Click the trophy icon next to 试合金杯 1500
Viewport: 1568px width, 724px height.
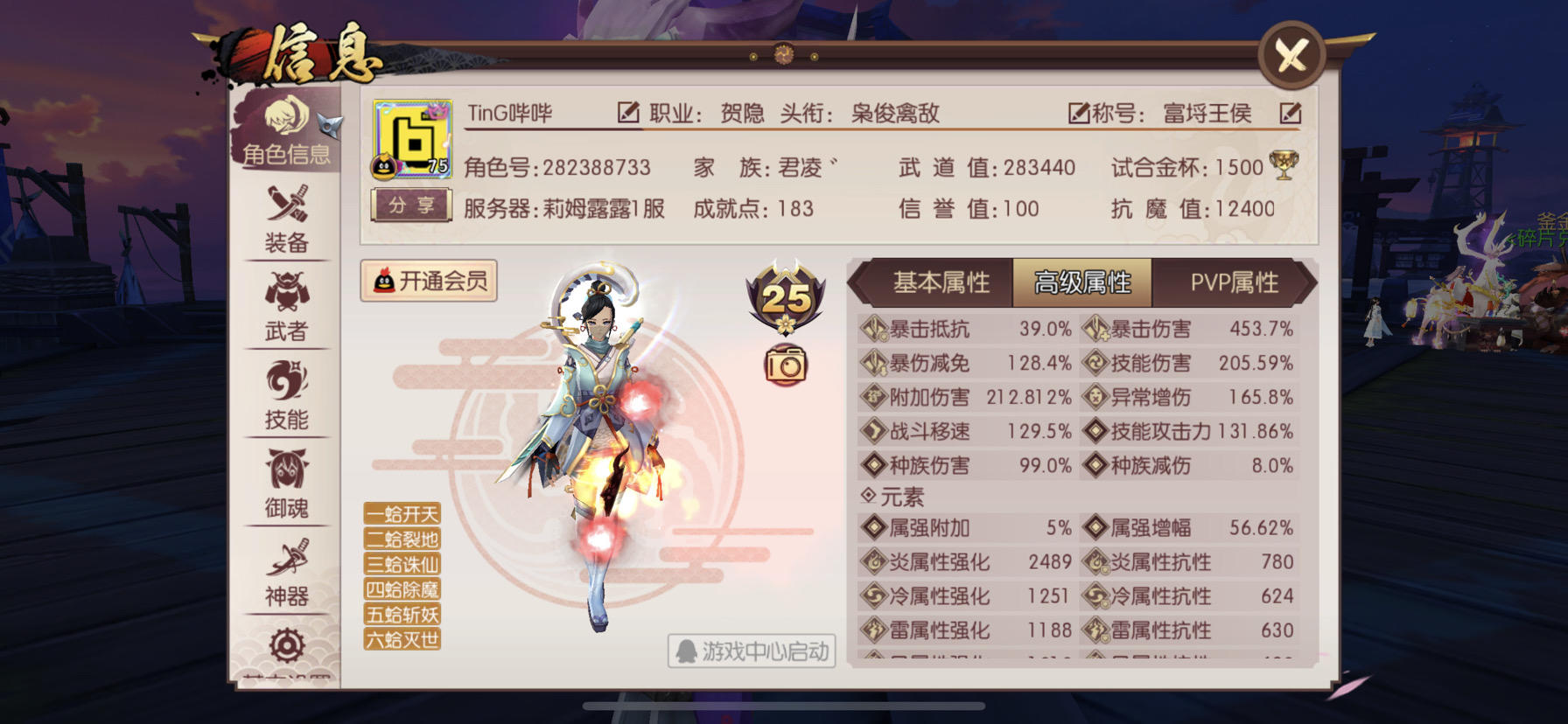click(1283, 164)
